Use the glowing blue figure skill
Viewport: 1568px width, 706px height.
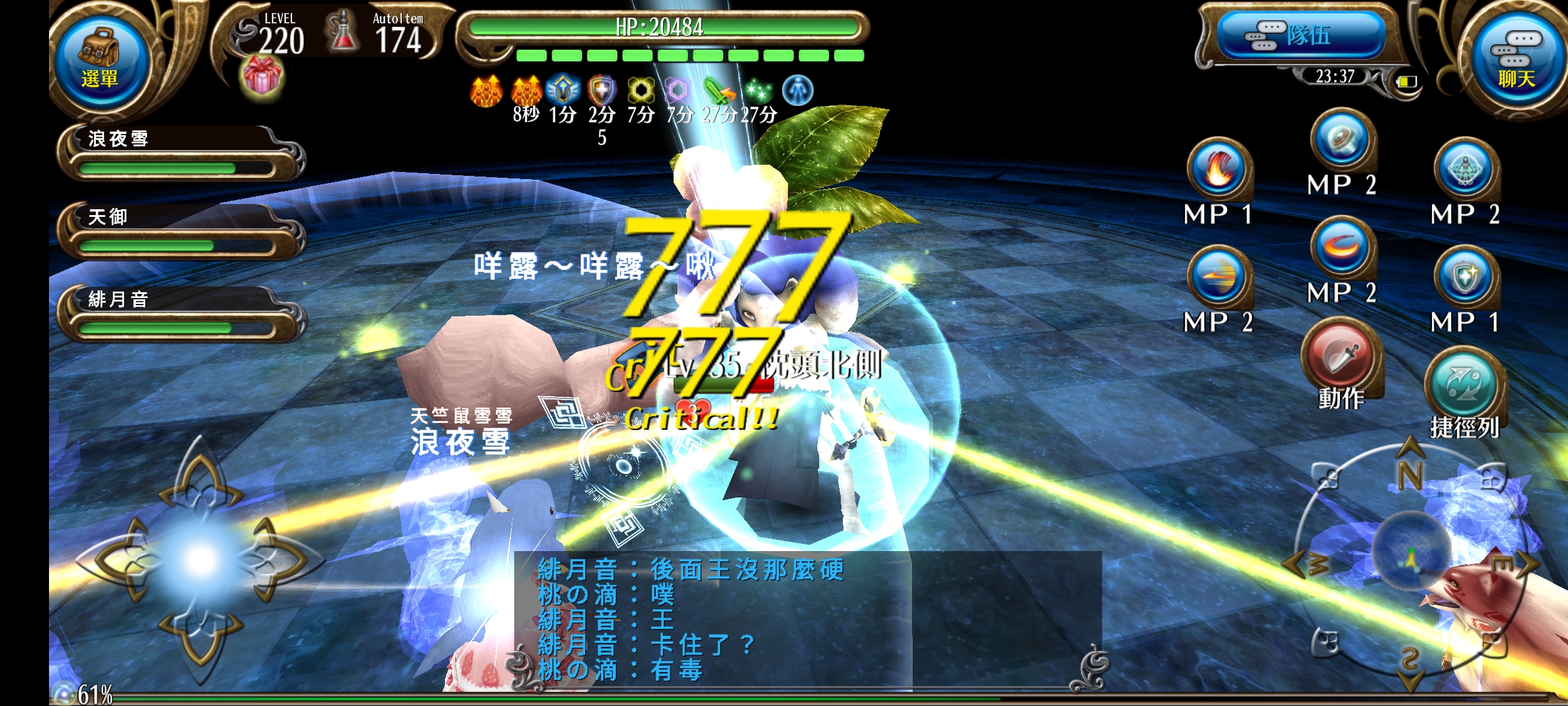point(1465,169)
